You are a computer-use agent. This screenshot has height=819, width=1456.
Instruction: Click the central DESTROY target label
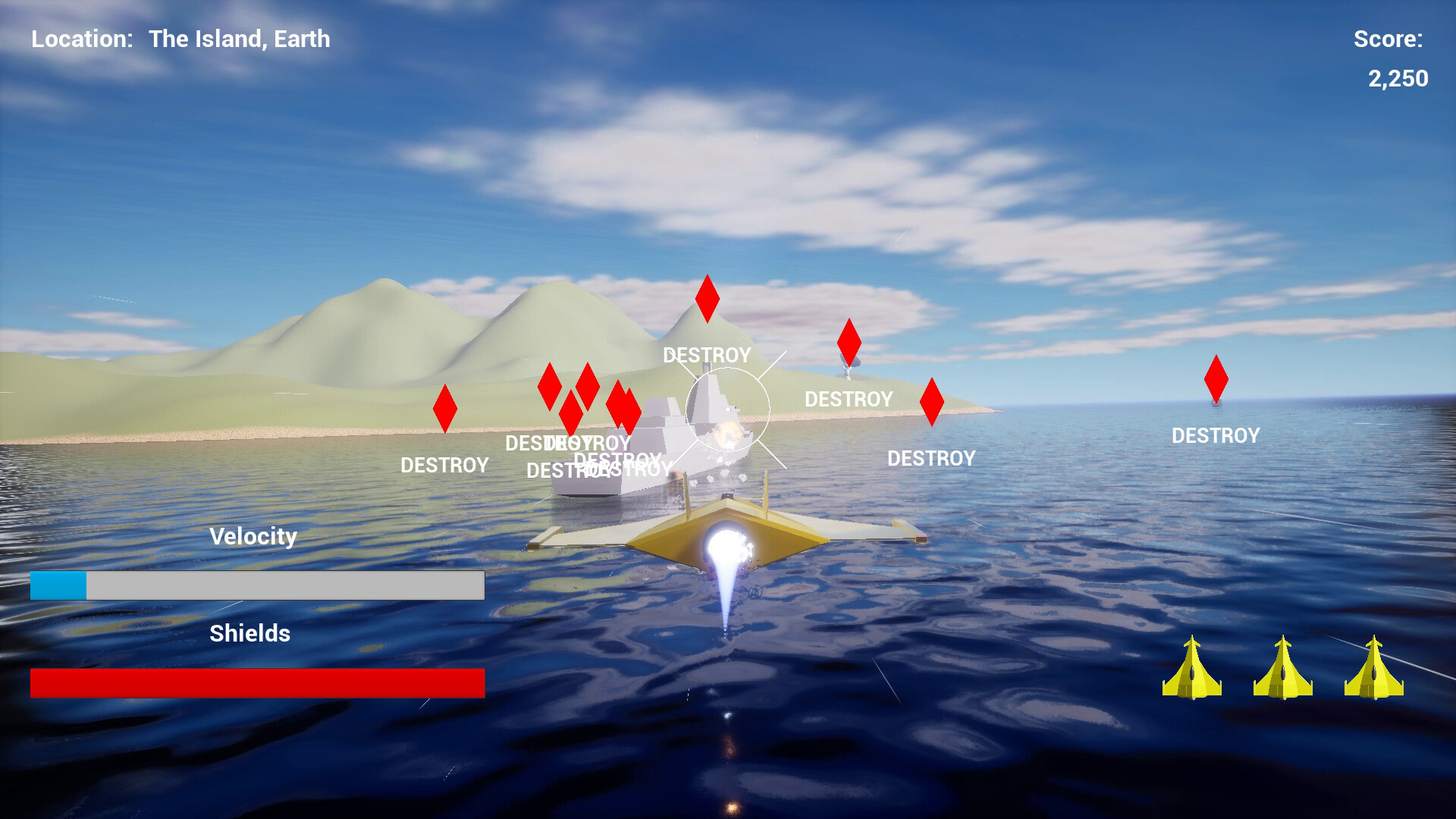[707, 355]
